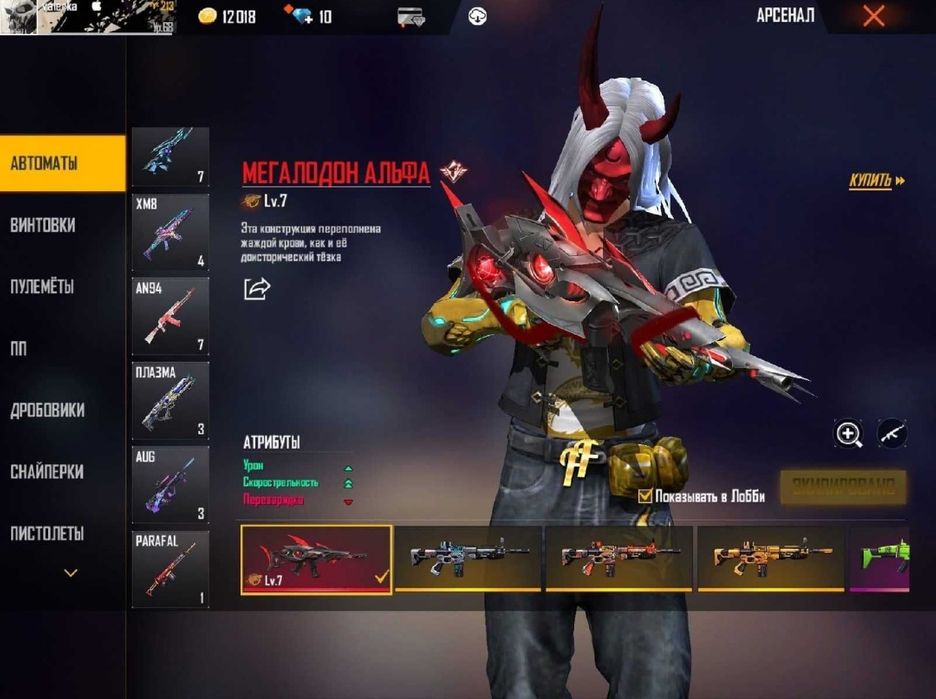Pick the AUG rifle
The width and height of the screenshot is (936, 699).
(x=170, y=484)
